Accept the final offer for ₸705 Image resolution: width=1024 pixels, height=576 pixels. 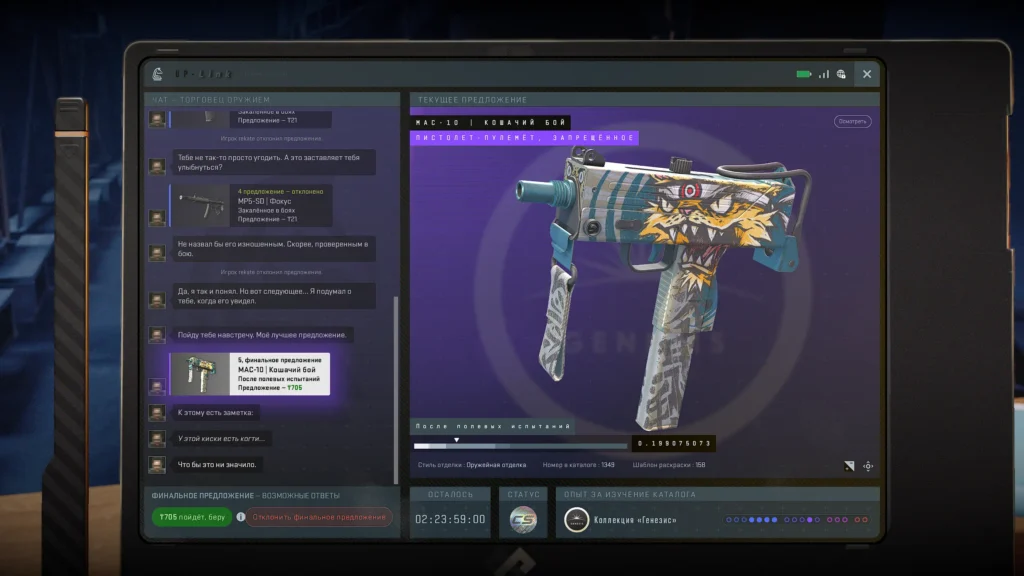pos(192,517)
